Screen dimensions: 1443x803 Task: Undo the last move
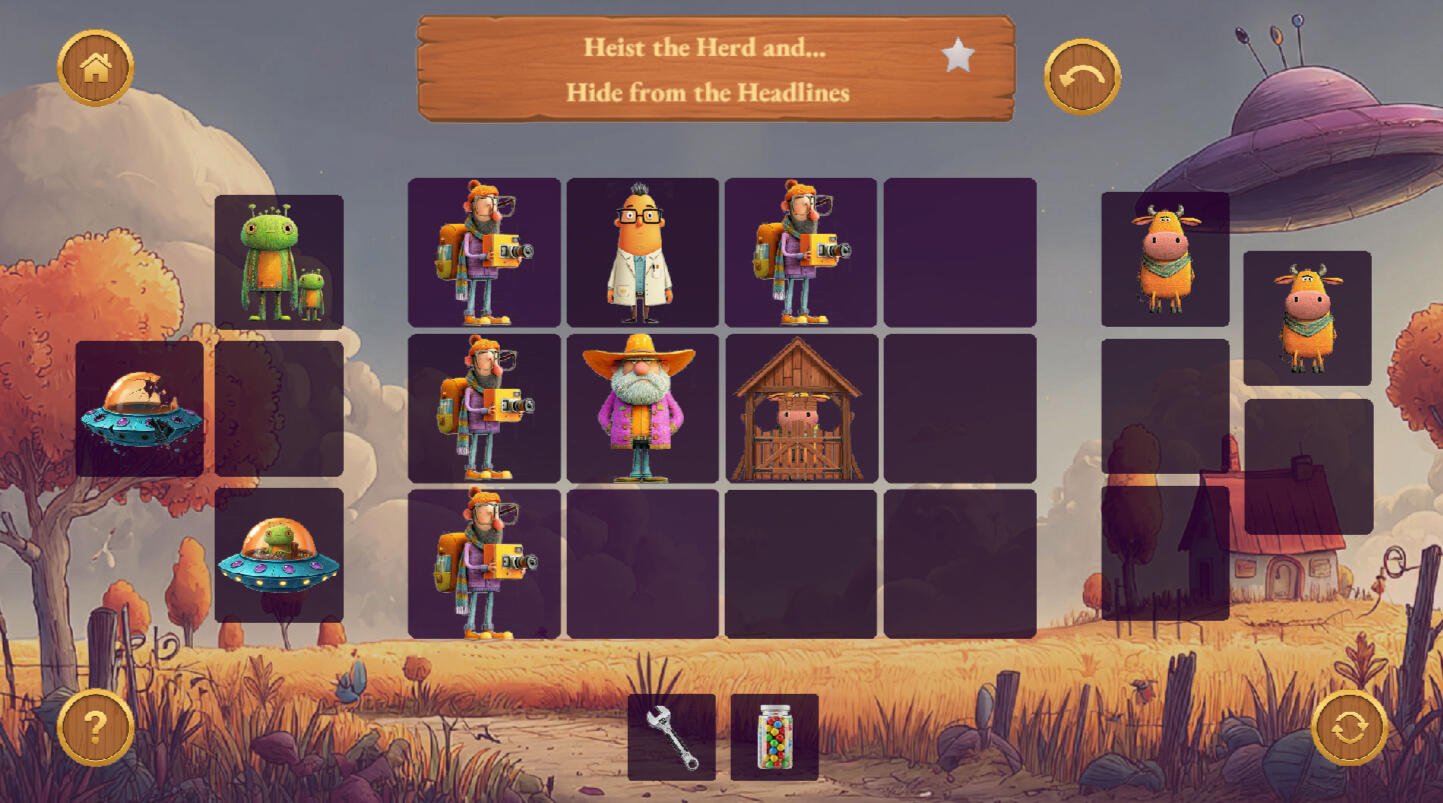pyautogui.click(x=1082, y=77)
